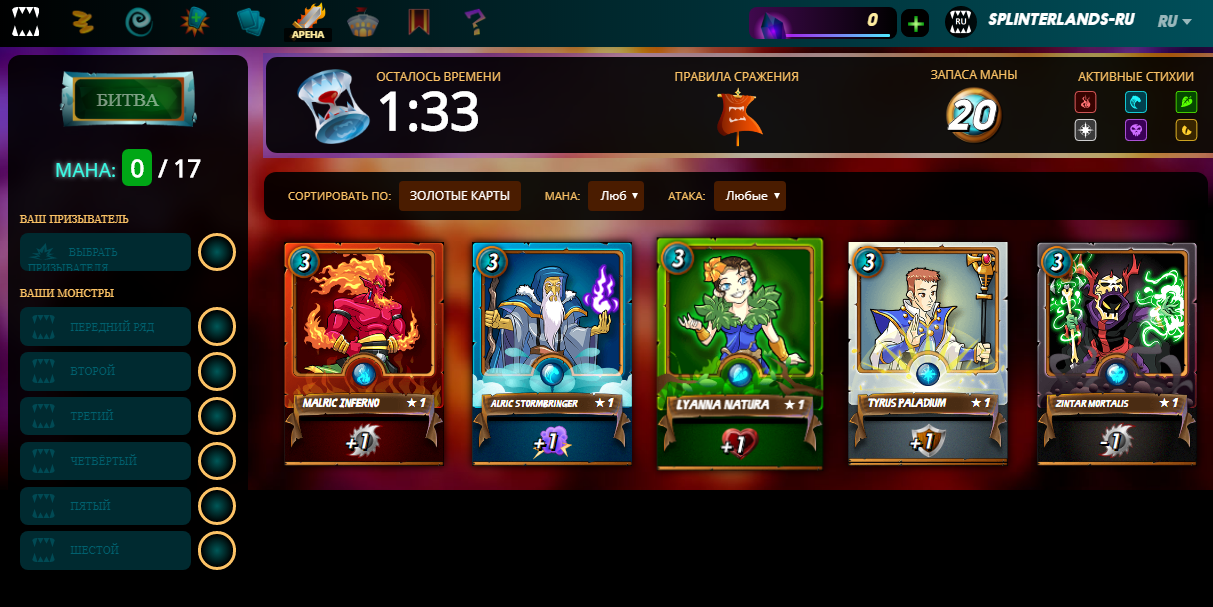Click the Splinterlands fang logo
Image resolution: width=1213 pixels, height=607 pixels.
(27, 21)
